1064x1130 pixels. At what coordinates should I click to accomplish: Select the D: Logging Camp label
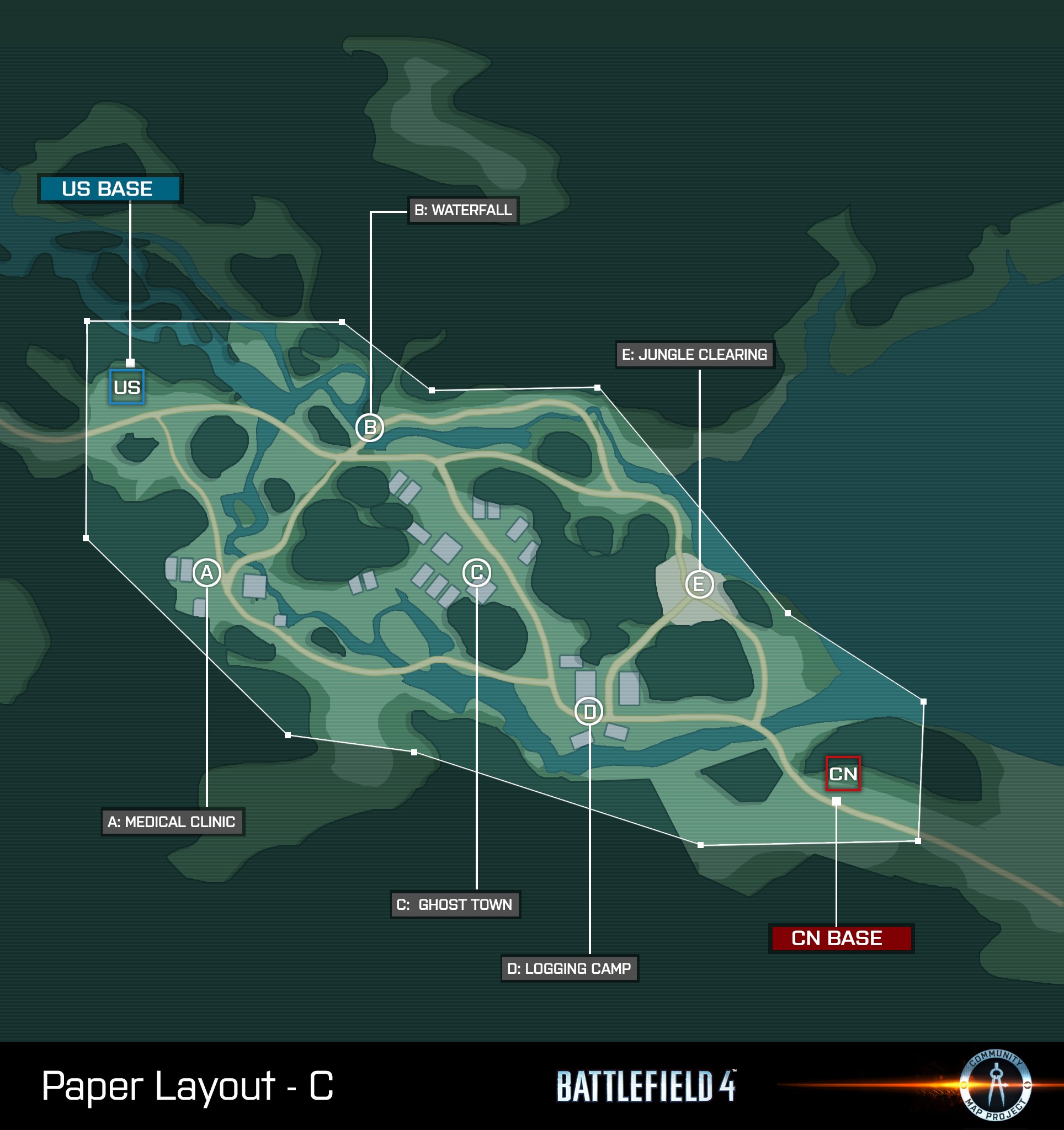569,968
